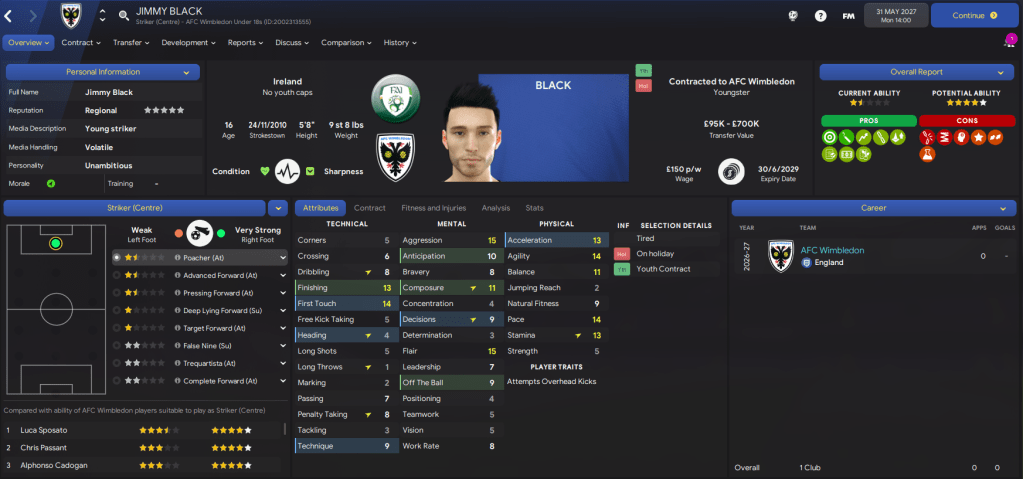
Task: Open the search magnifying glass
Action: click(x=123, y=16)
